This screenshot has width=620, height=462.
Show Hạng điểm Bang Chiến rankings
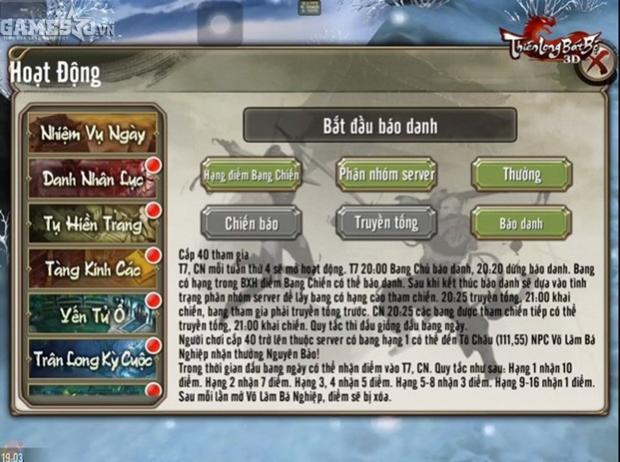[251, 175]
